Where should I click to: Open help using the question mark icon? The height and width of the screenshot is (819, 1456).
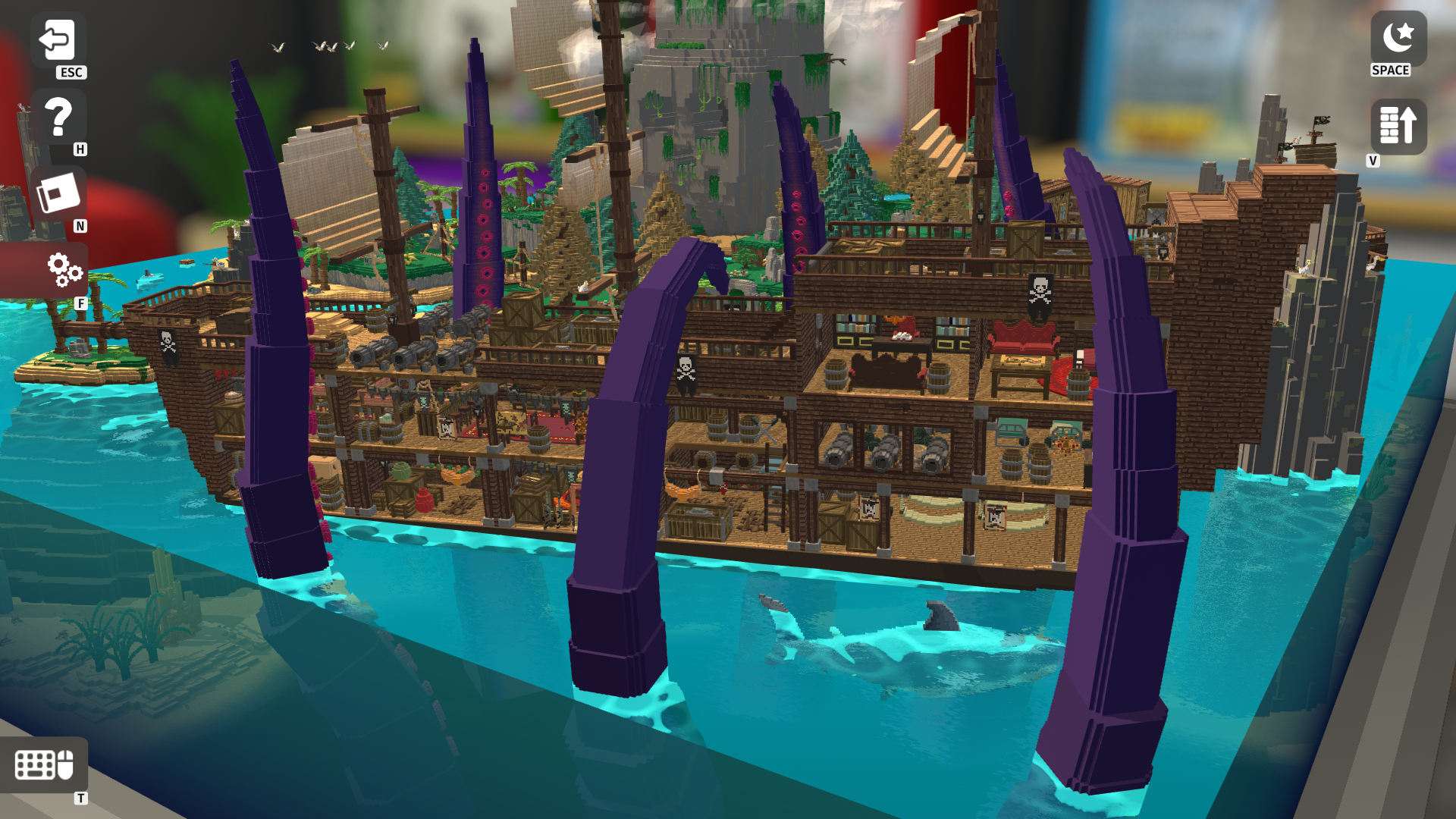click(x=59, y=118)
